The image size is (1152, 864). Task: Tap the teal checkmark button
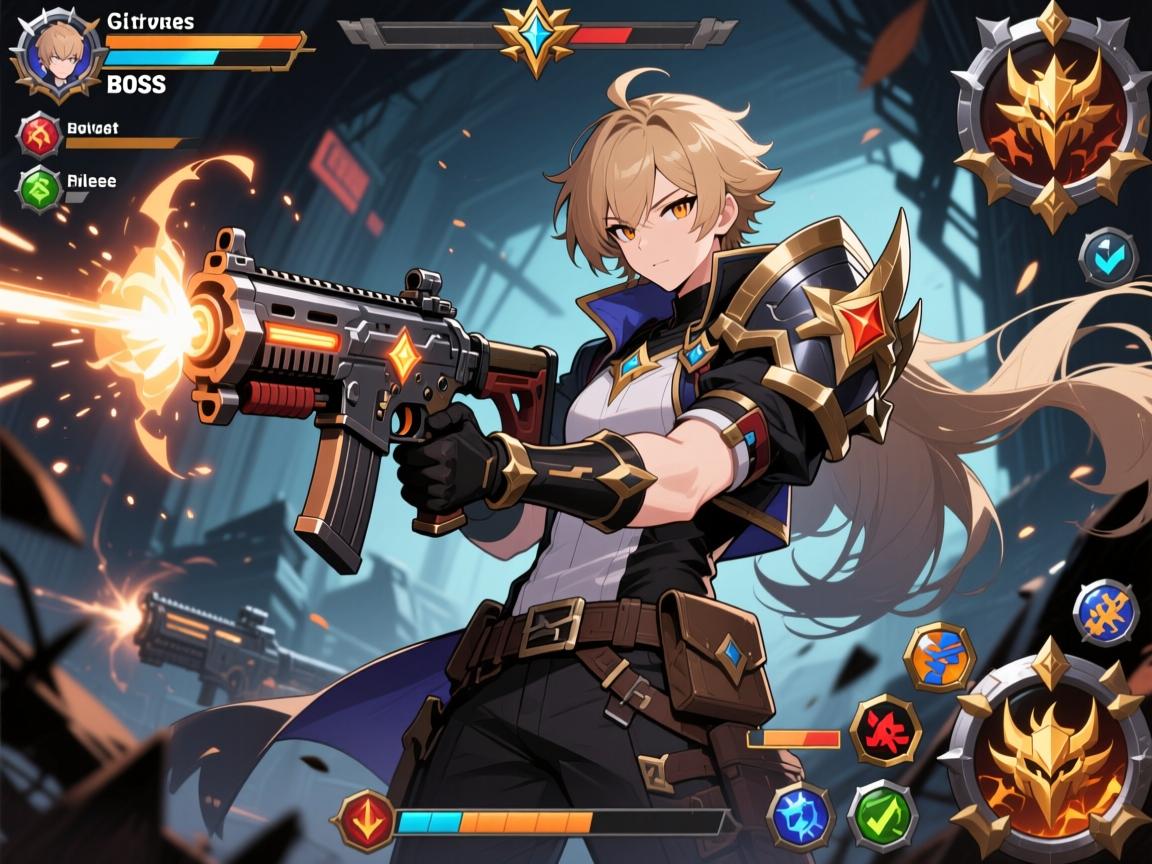pyautogui.click(x=1108, y=257)
